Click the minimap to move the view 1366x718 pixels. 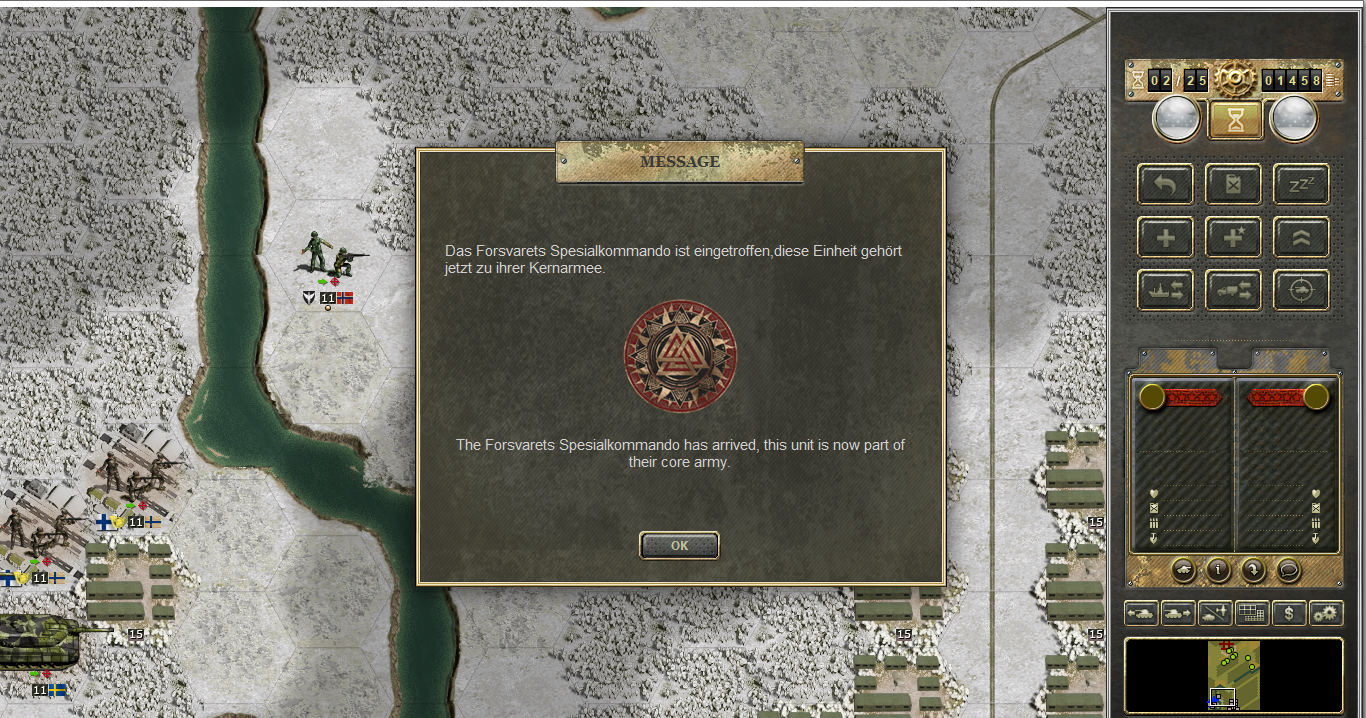(1234, 675)
